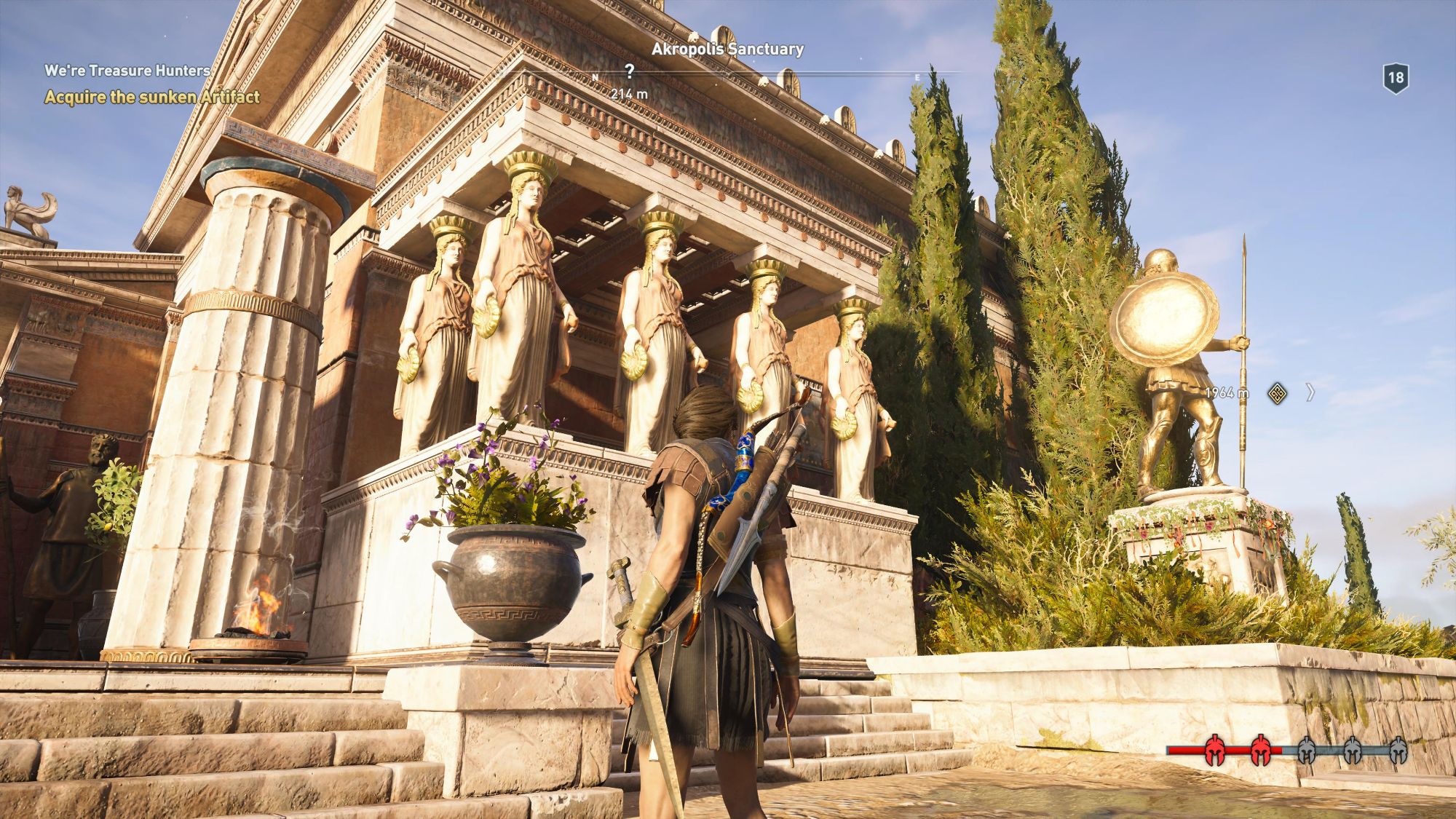
Task: Click the question mark compass marker
Action: (x=629, y=71)
